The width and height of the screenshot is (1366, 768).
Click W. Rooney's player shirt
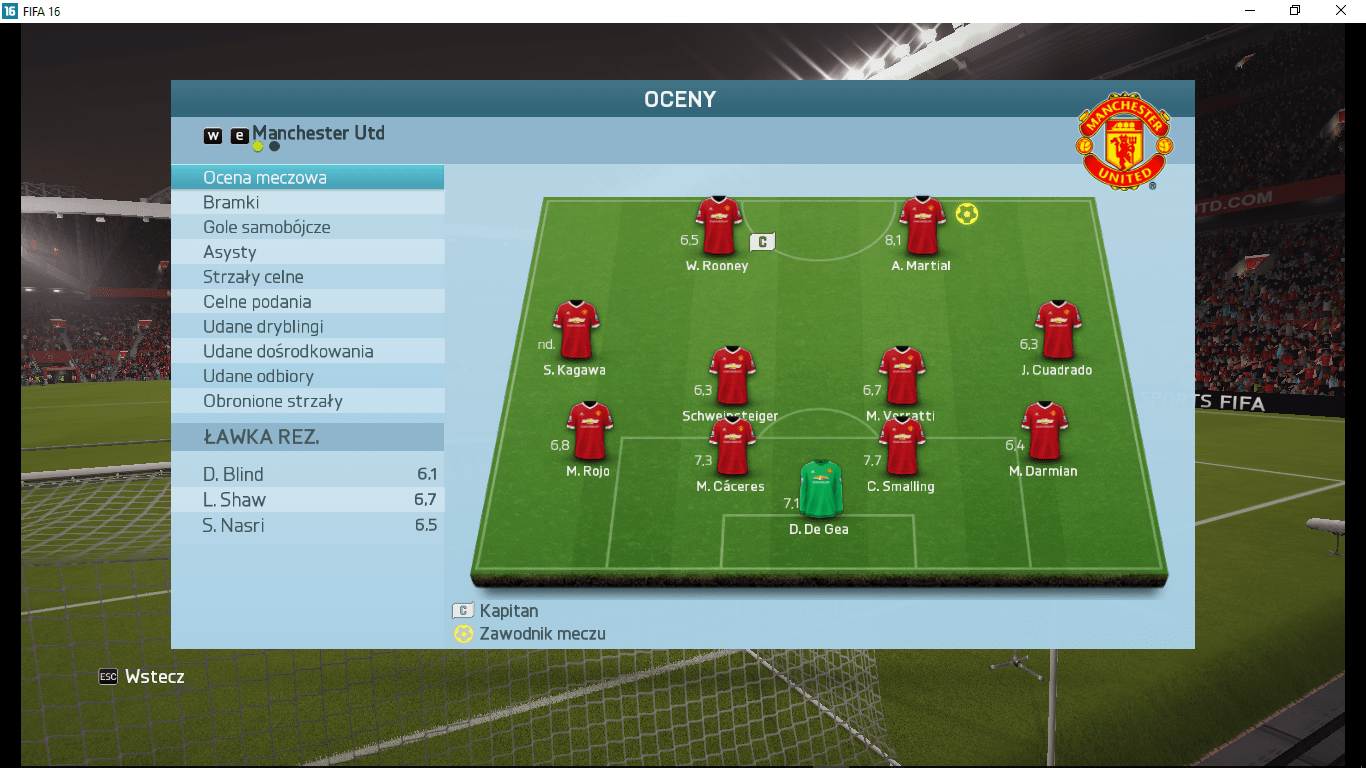pos(719,226)
